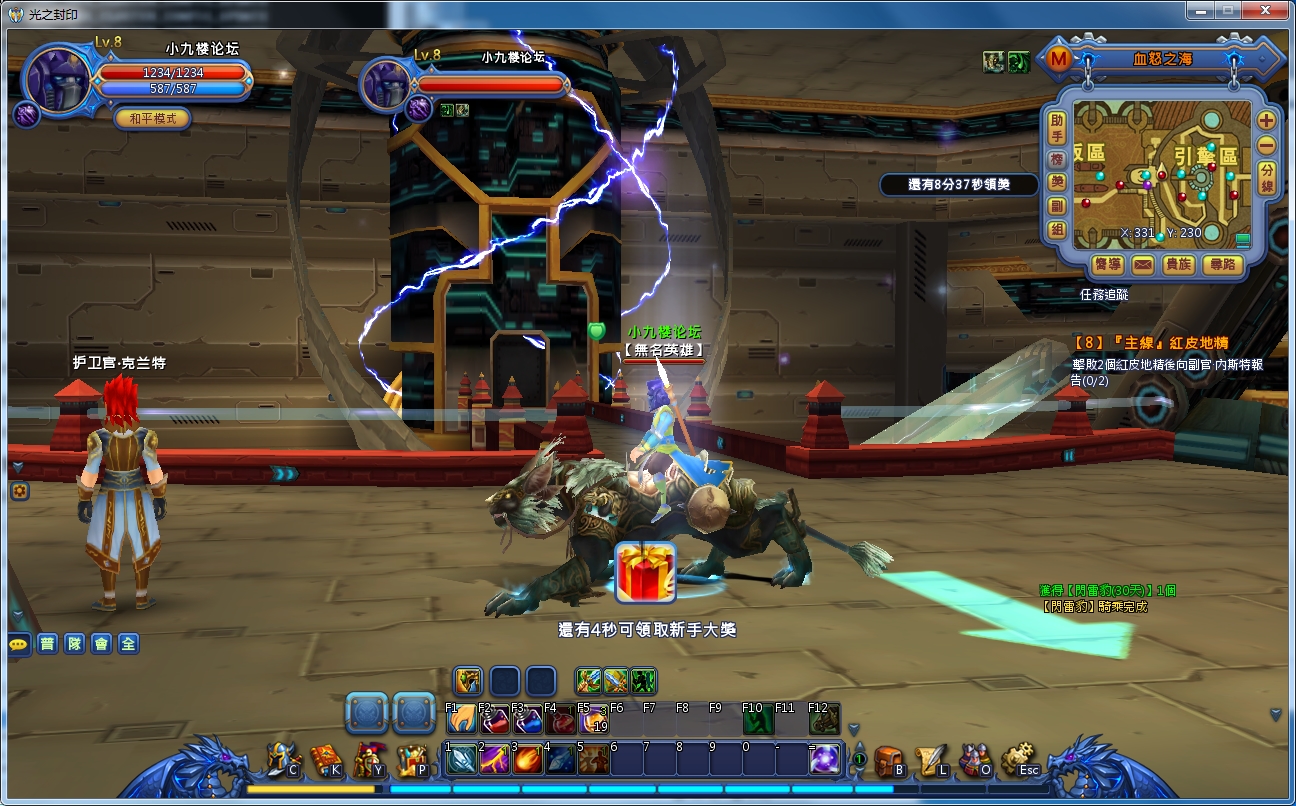The height and width of the screenshot is (806, 1296).
Task: Open the quest log scroll icon labeled L
Action: 931,760
